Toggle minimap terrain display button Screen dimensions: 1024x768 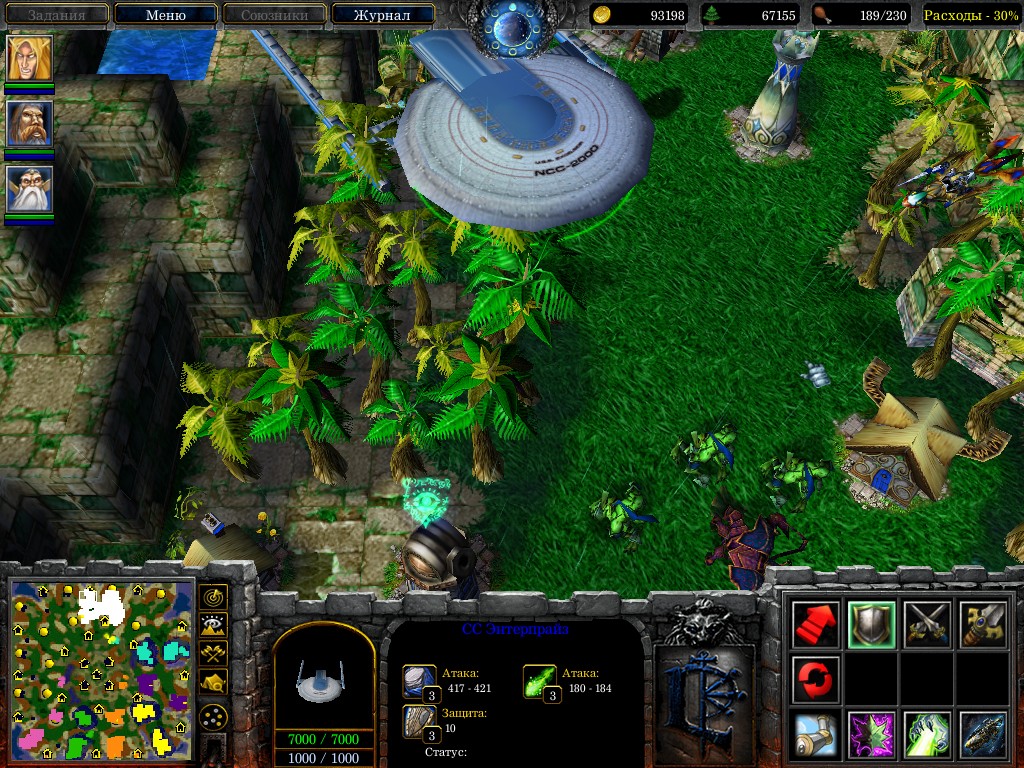213,625
